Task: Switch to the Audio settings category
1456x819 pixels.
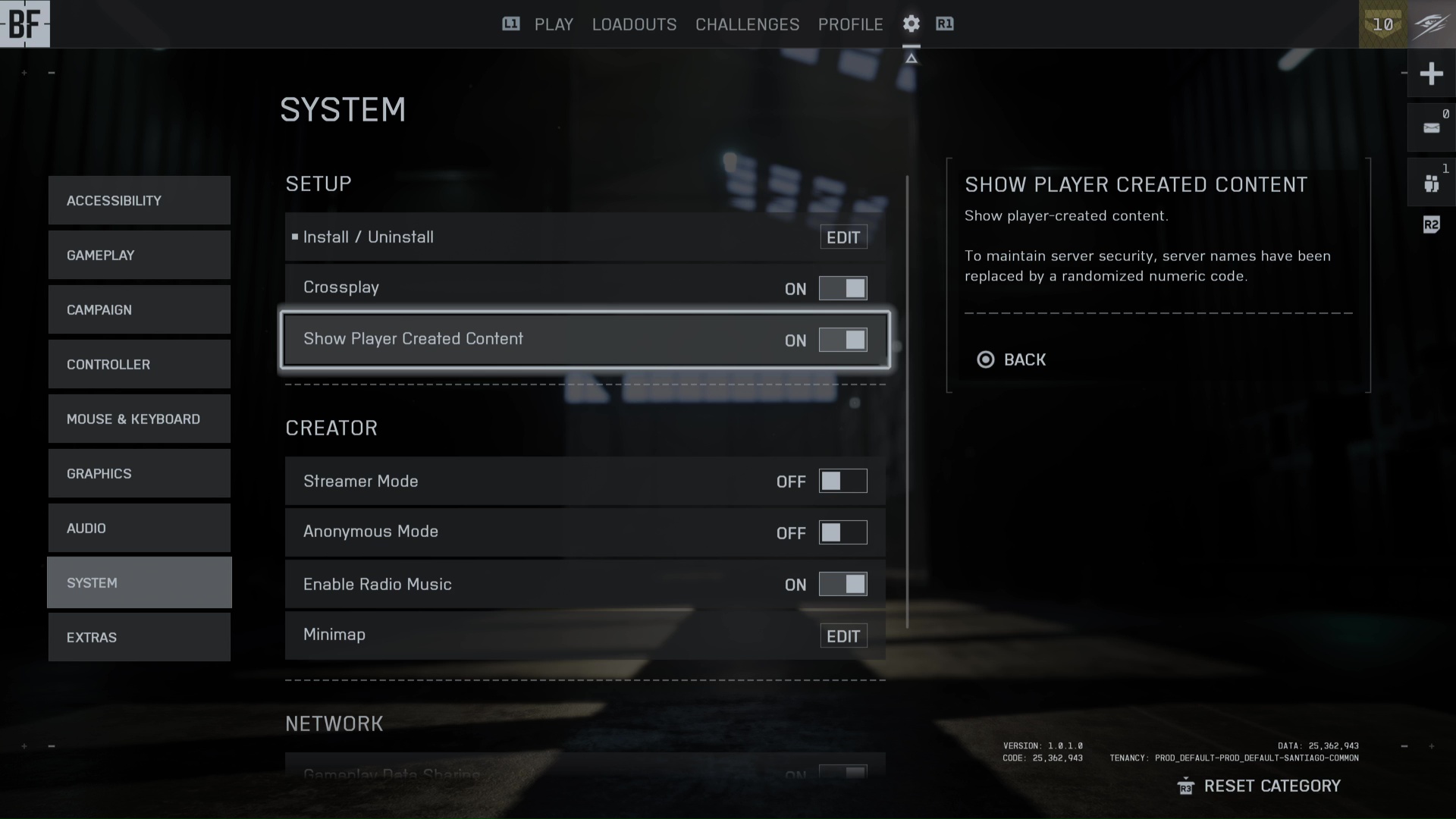Action: click(139, 528)
